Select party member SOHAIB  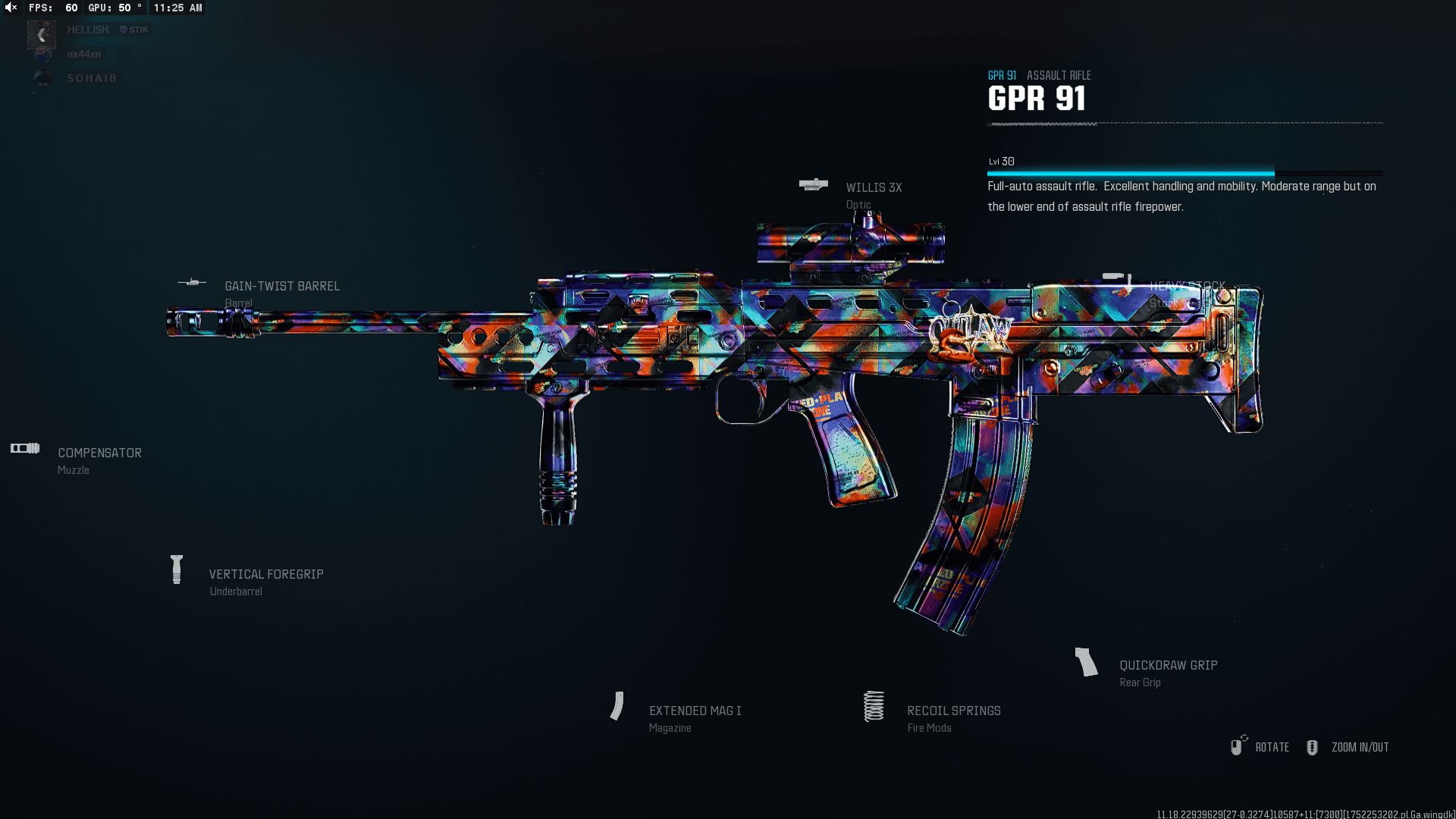[92, 79]
